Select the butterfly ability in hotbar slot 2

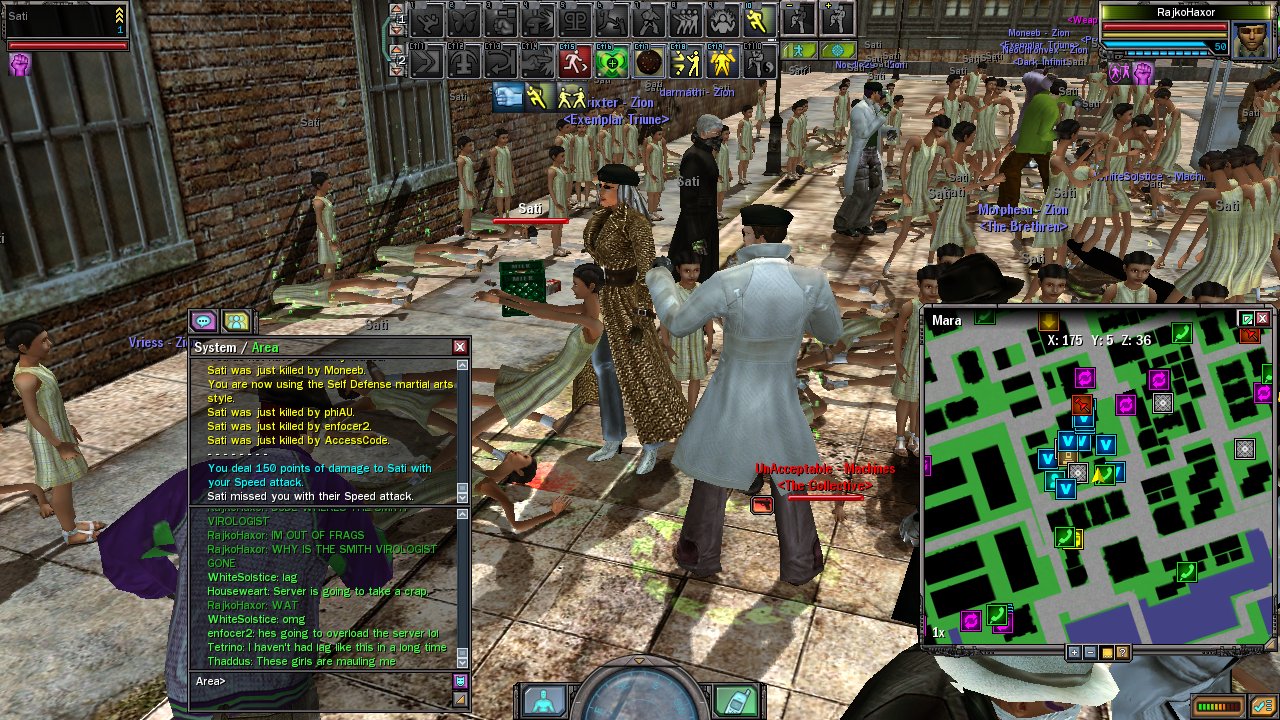[465, 19]
